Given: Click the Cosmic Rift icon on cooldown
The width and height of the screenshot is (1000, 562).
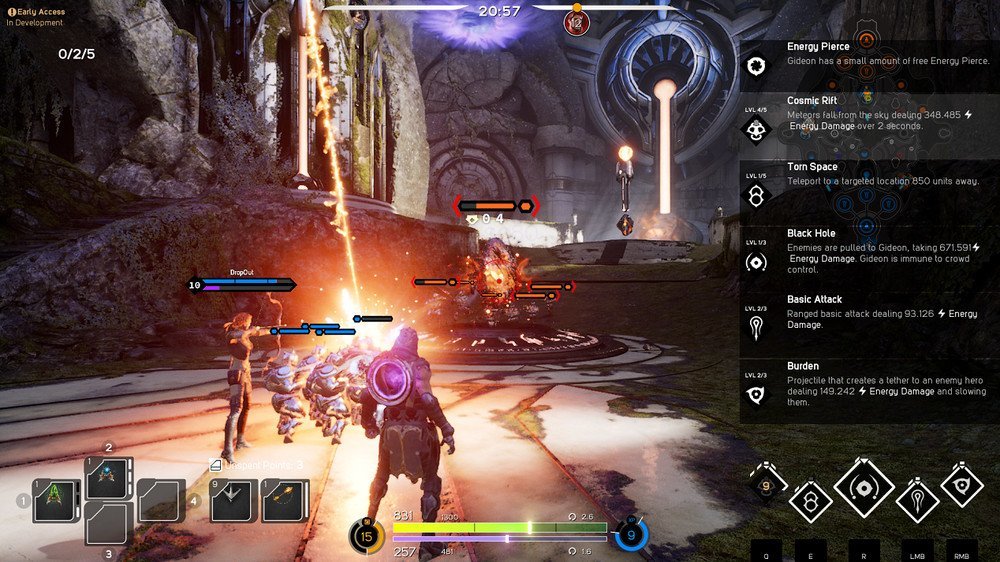Looking at the screenshot, I should click(x=767, y=487).
